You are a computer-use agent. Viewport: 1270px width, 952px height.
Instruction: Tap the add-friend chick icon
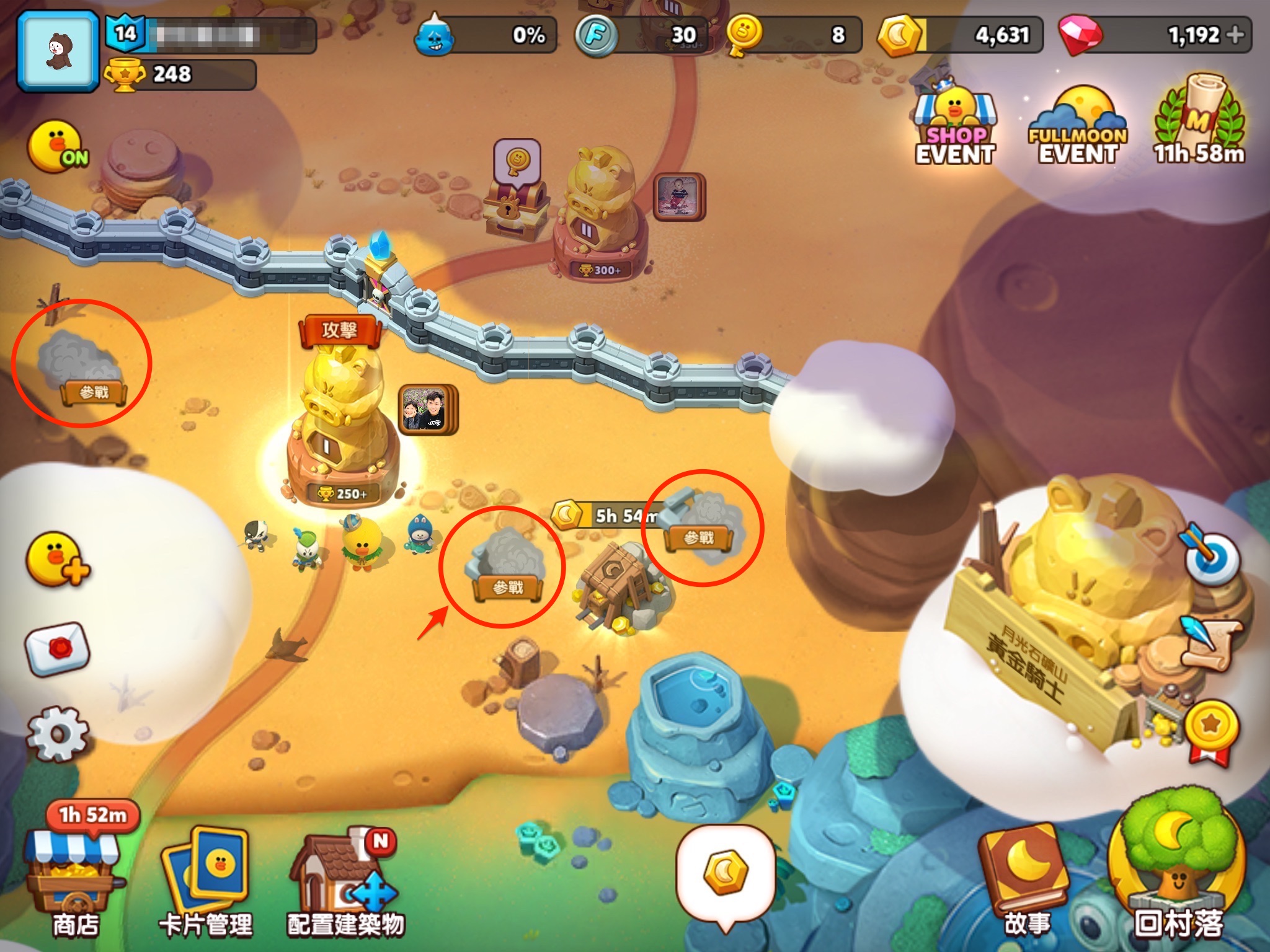coord(58,559)
